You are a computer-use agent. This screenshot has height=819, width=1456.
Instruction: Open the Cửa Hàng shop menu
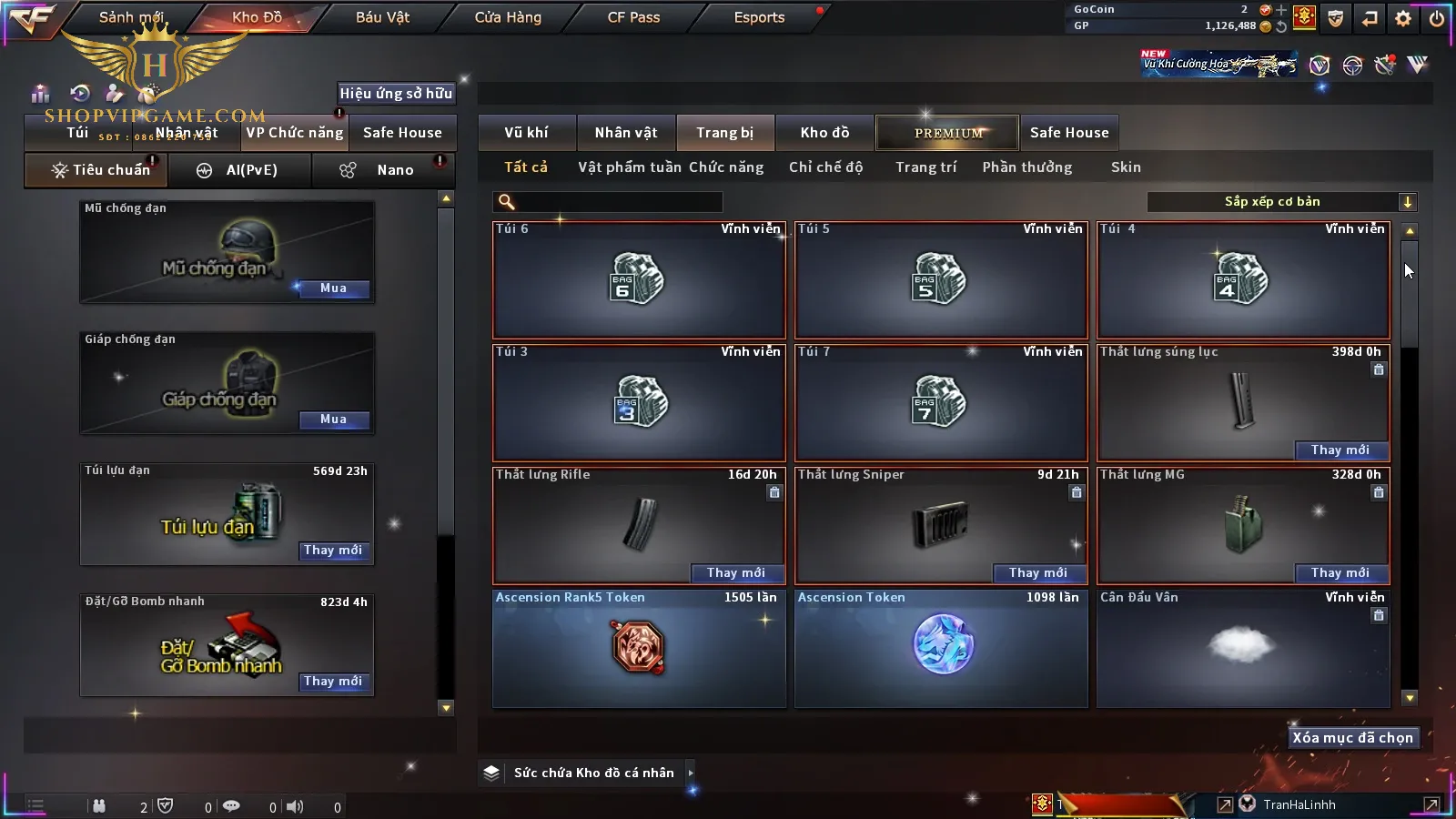click(508, 17)
